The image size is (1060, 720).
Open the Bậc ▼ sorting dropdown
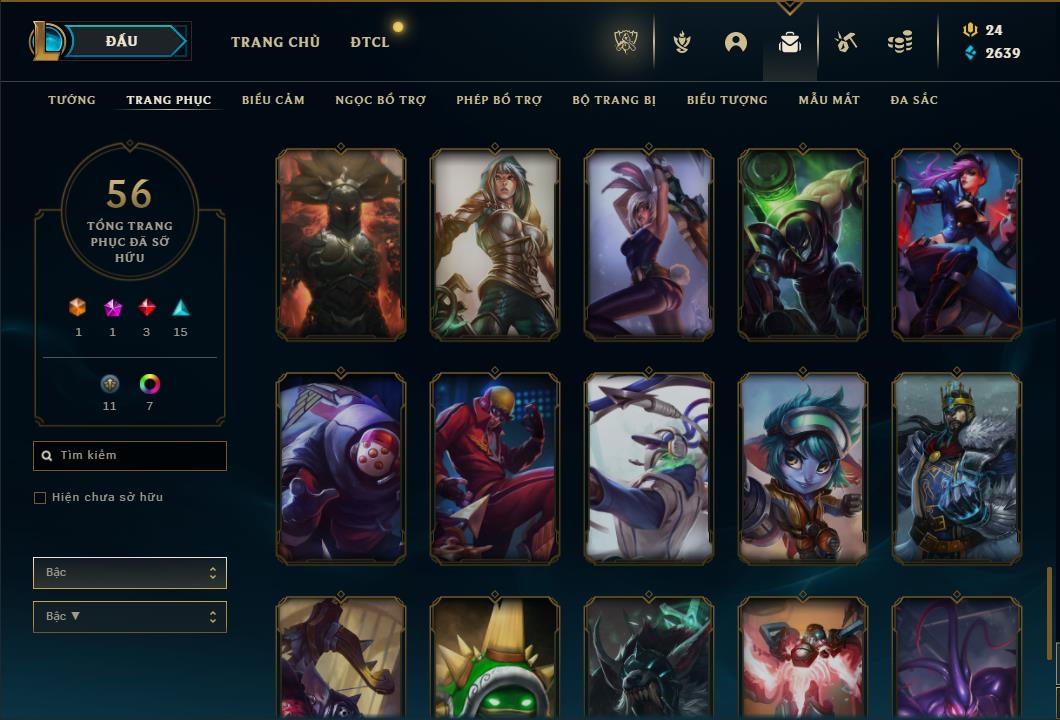(x=130, y=617)
